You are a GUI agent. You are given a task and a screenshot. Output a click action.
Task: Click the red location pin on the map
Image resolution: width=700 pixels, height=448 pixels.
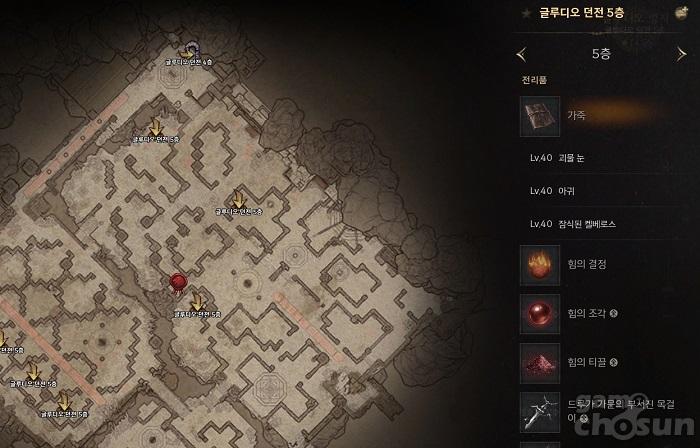pos(178,283)
